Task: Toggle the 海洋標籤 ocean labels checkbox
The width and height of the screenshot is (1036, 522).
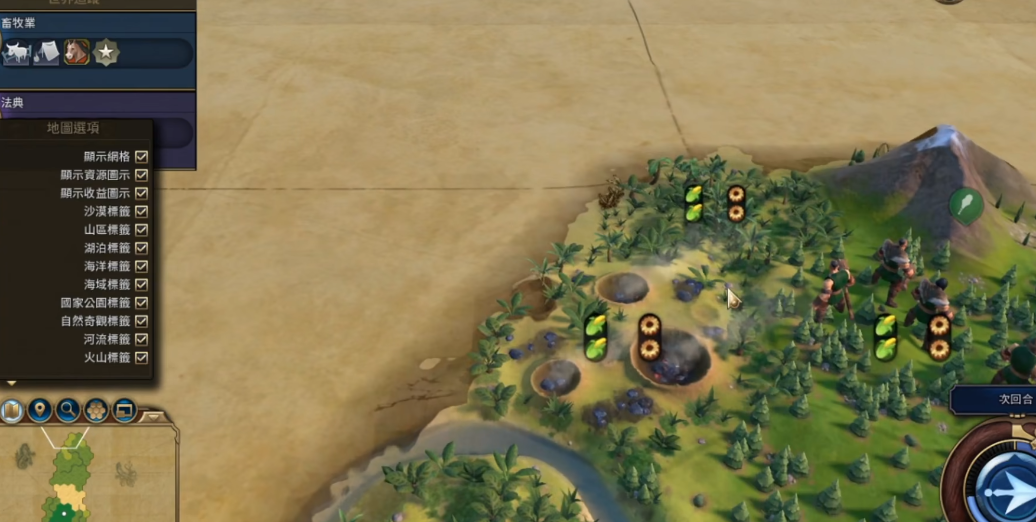Action: 141,267
